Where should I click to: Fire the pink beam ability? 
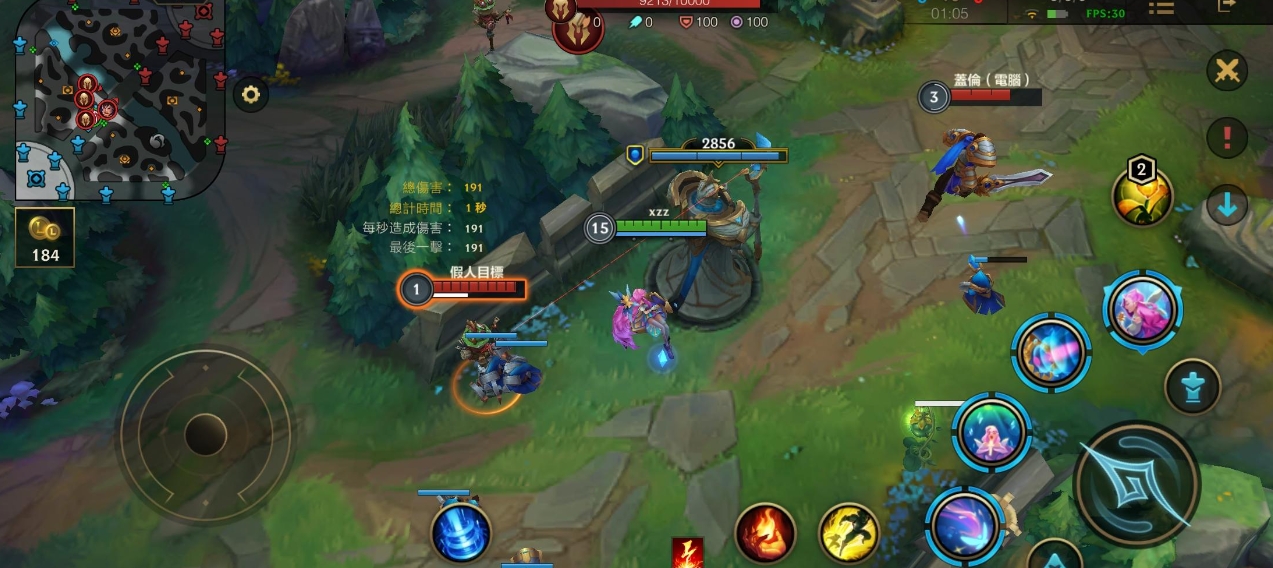[x=1051, y=353]
